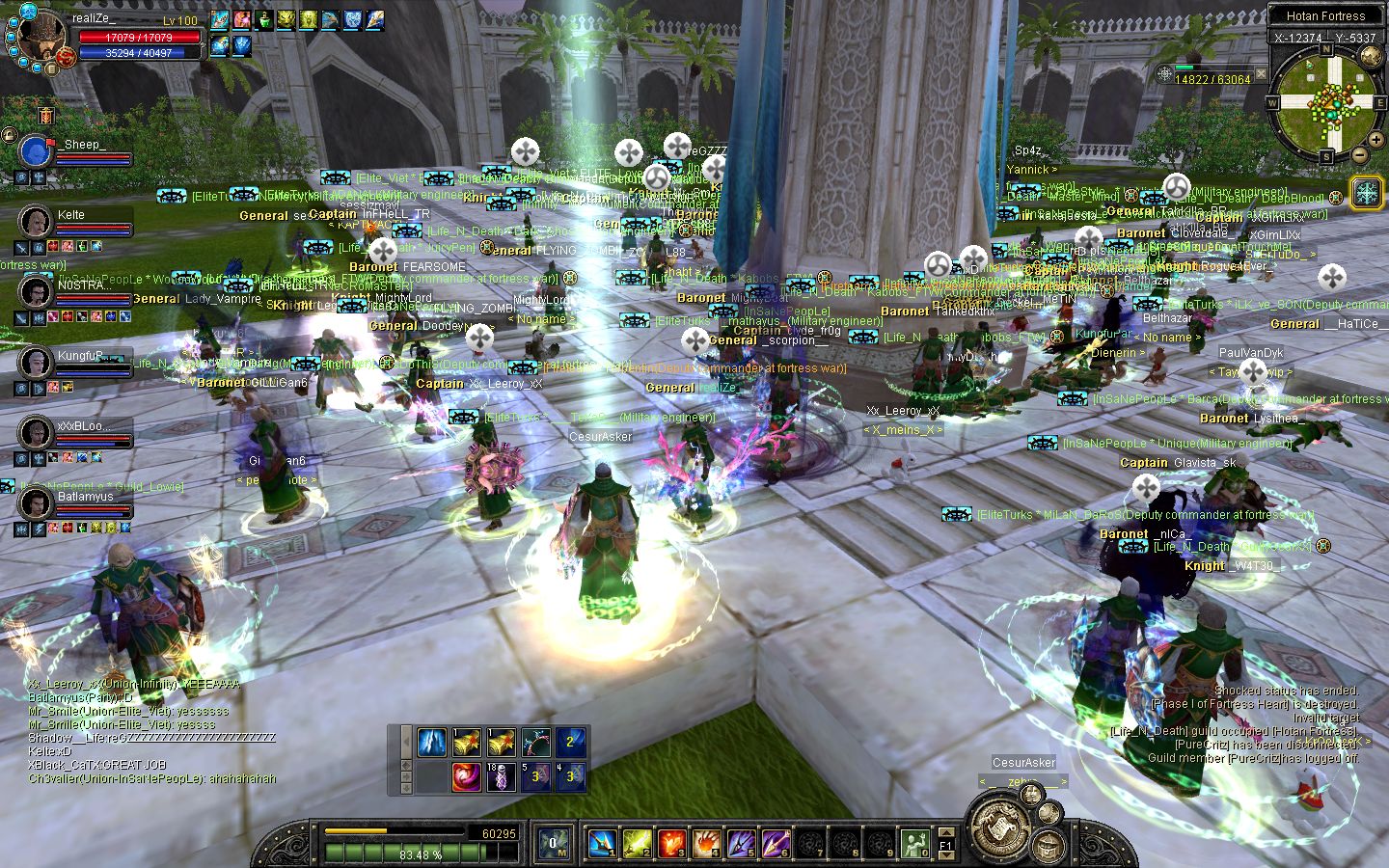Switch hotbar page with F1 up arrow
The image size is (1389, 868).
(946, 831)
